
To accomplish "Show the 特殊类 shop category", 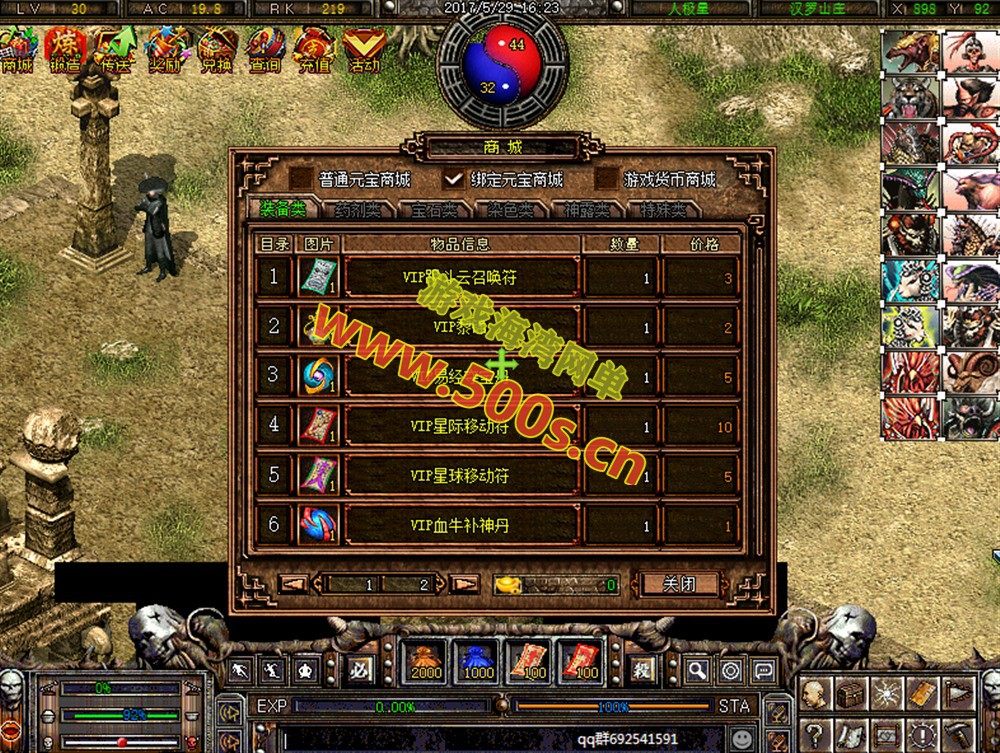I will (663, 210).
